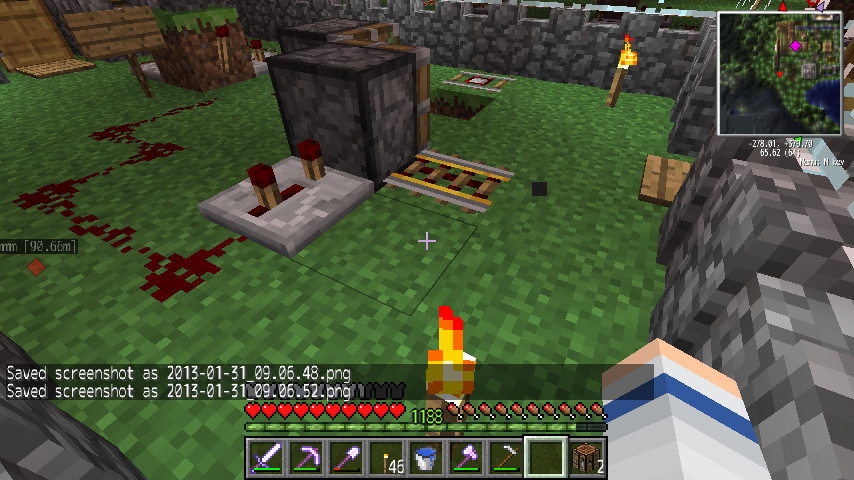Select the enchanted diamond sword slot
Viewport: 854px width, 480px height.
click(266, 458)
